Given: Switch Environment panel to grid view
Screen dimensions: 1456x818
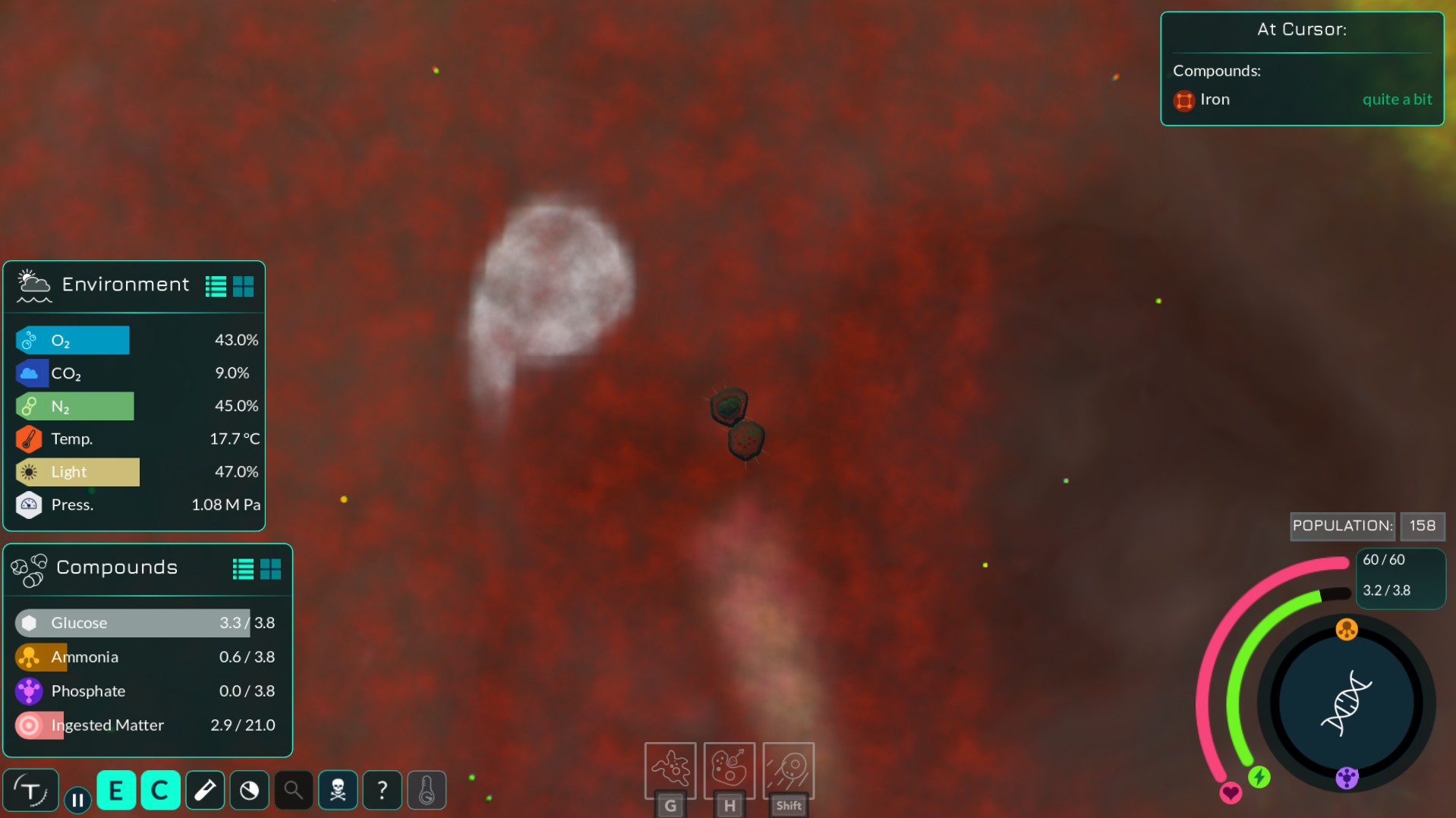Looking at the screenshot, I should point(244,286).
